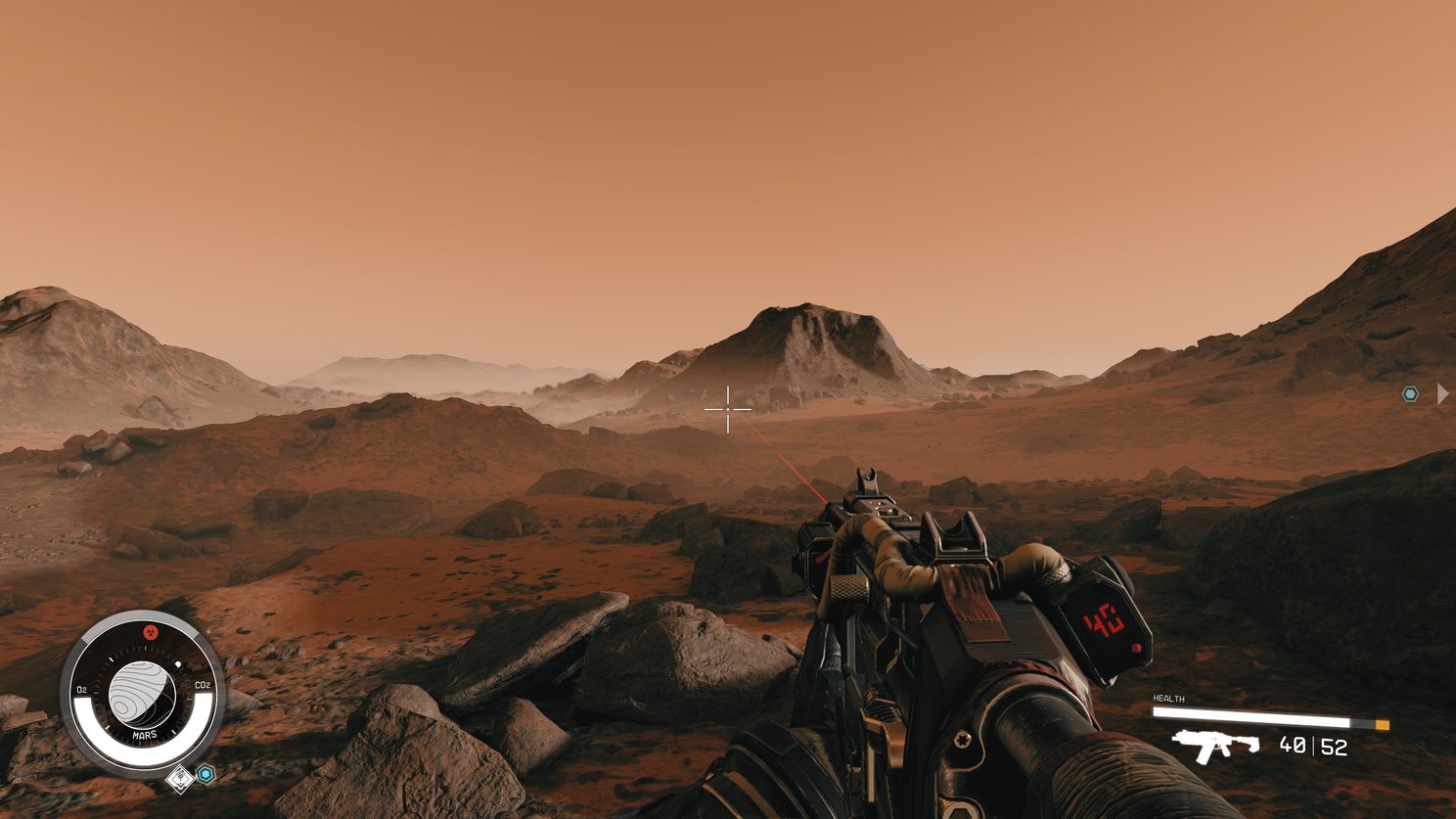This screenshot has width=1456, height=819.
Task: Click the crosshair at screen center
Action: [728, 410]
